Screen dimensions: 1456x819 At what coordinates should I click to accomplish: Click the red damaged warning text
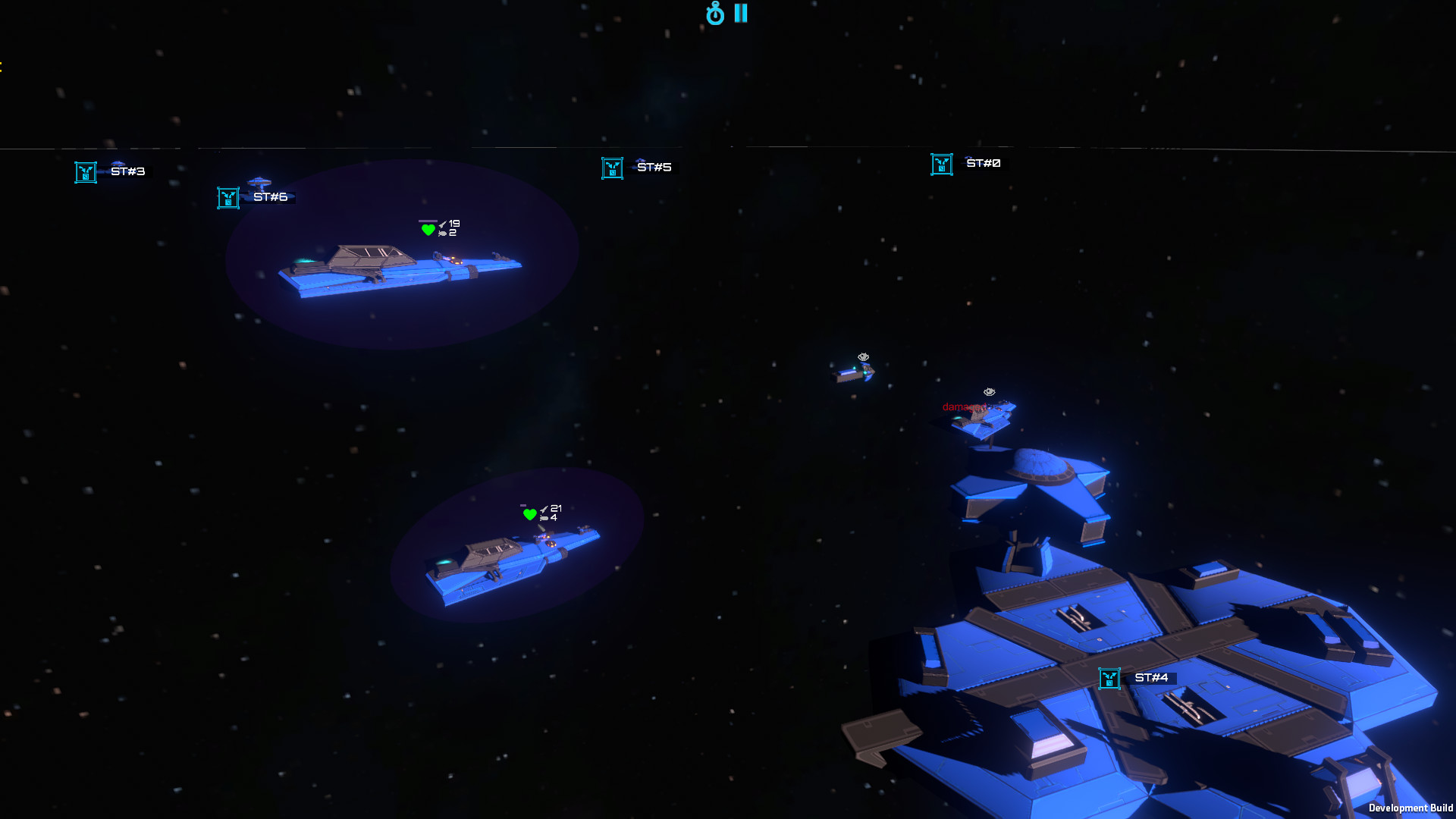(x=965, y=406)
